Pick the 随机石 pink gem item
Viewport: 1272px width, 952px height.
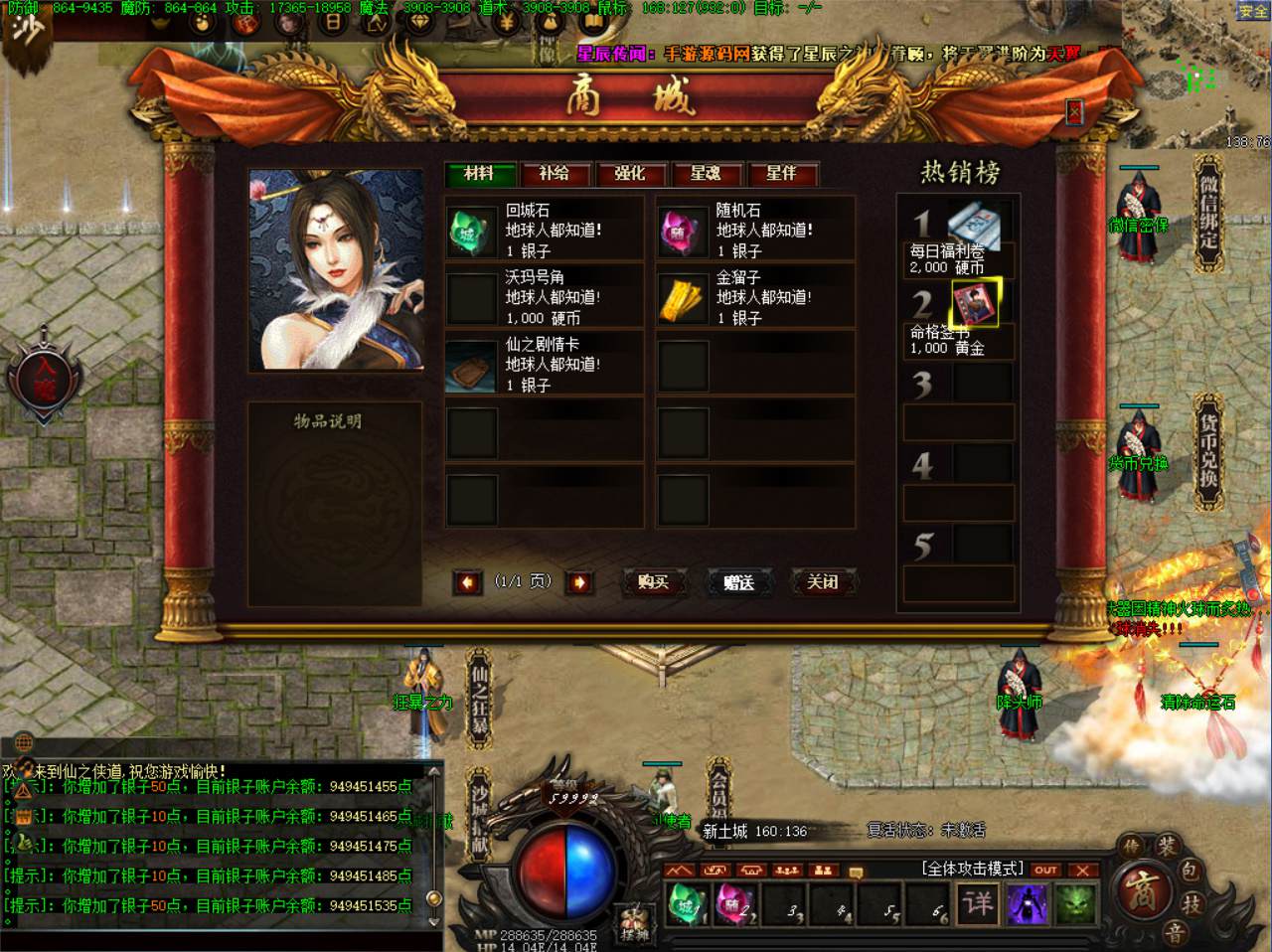point(682,232)
